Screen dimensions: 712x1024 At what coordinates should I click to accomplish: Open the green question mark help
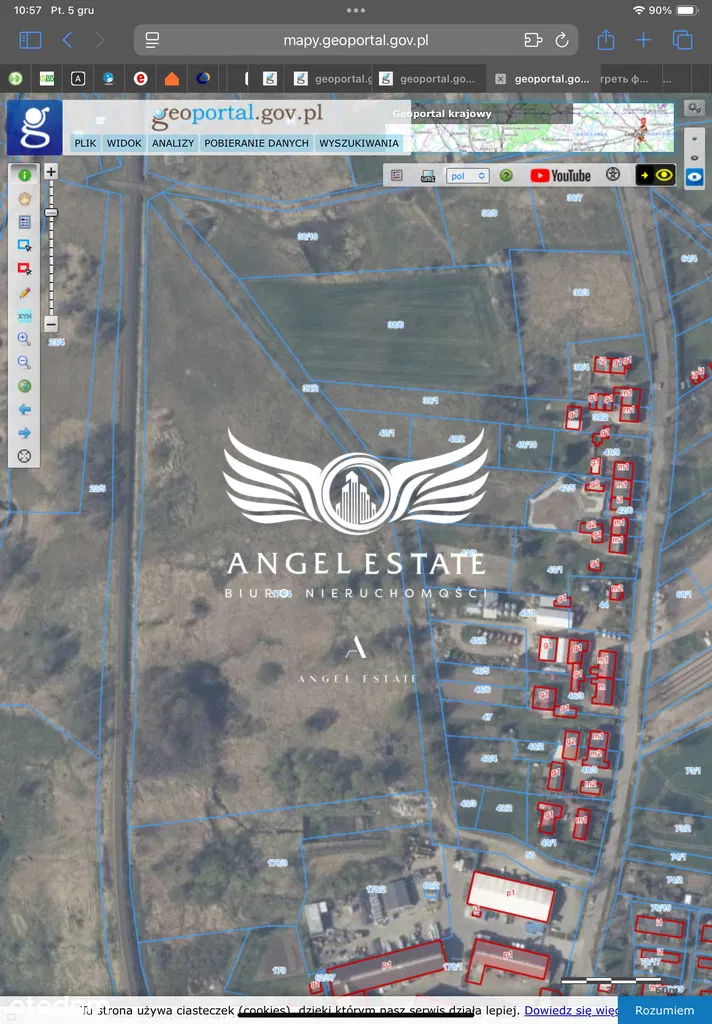pyautogui.click(x=506, y=175)
